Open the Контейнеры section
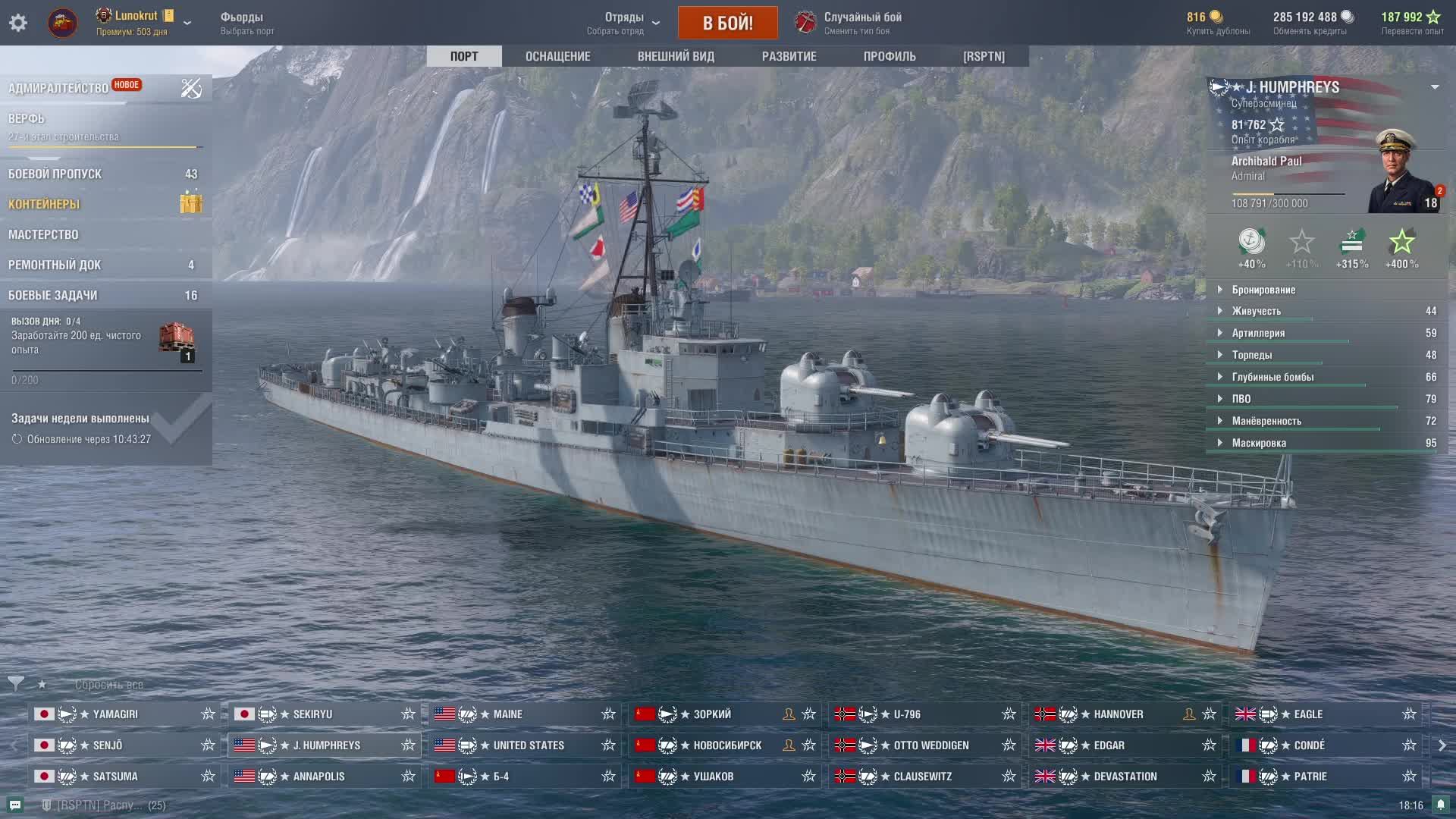This screenshot has height=819, width=1456. tap(44, 204)
